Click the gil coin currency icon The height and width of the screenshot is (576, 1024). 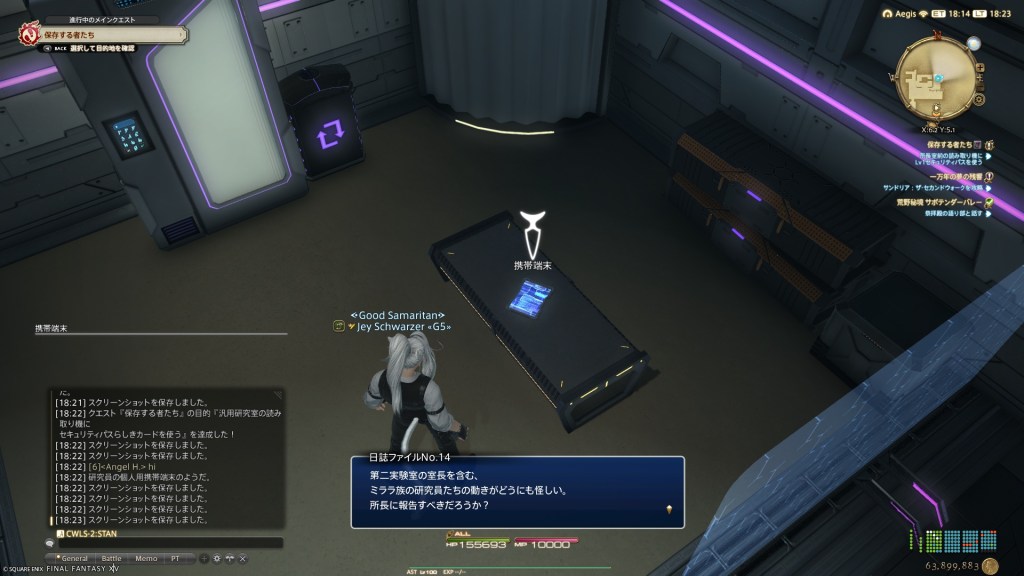click(x=990, y=565)
